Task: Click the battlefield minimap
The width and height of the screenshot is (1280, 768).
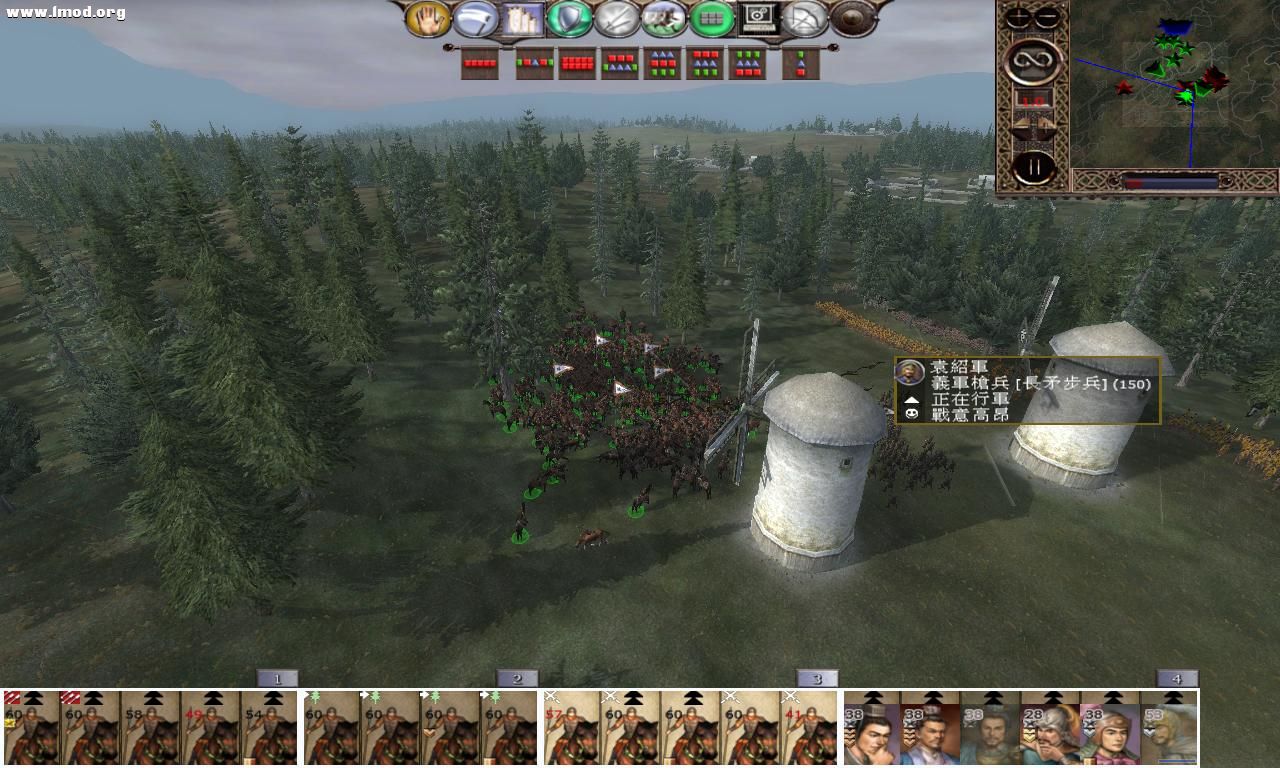Action: [1174, 85]
